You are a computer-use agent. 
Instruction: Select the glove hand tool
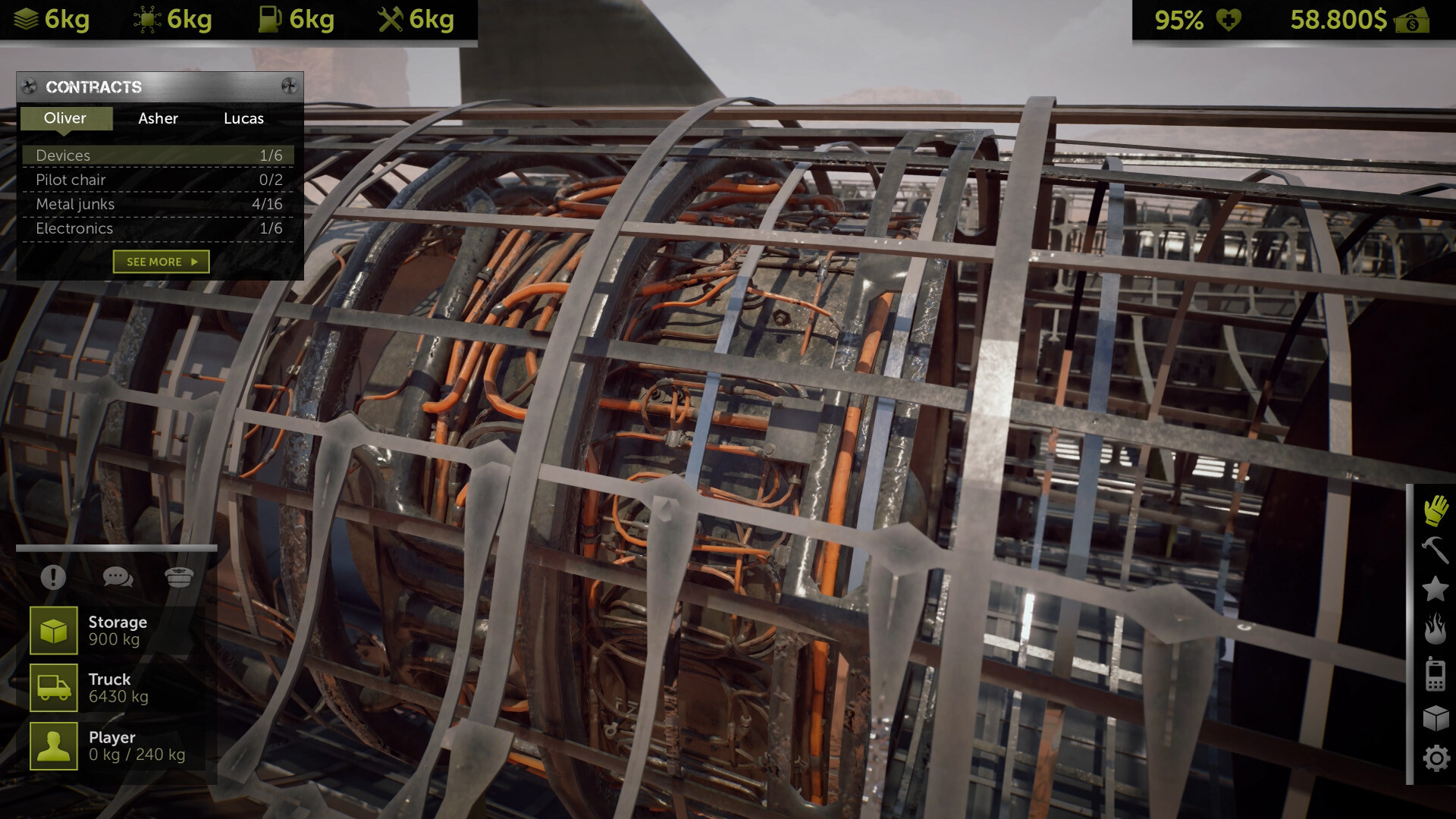(1436, 511)
